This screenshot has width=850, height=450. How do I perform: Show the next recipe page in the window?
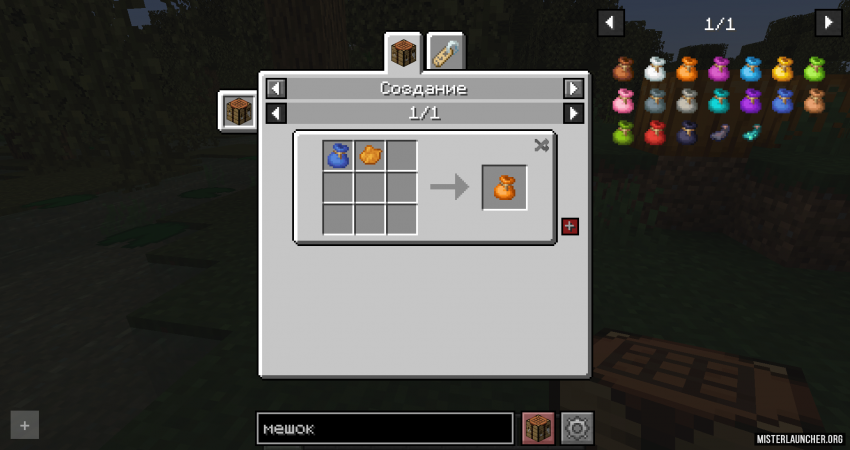[573, 114]
